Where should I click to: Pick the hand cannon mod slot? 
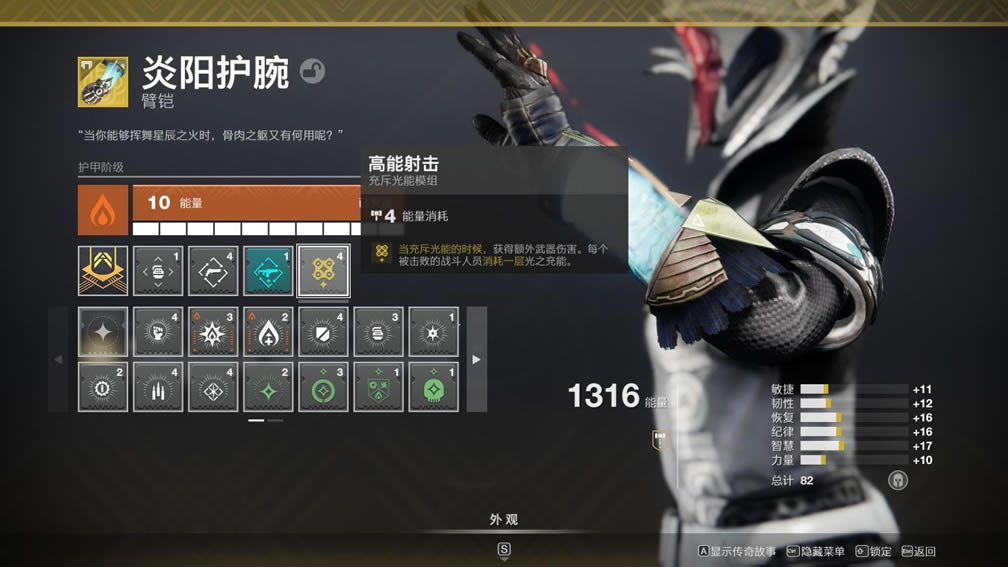click(x=213, y=271)
